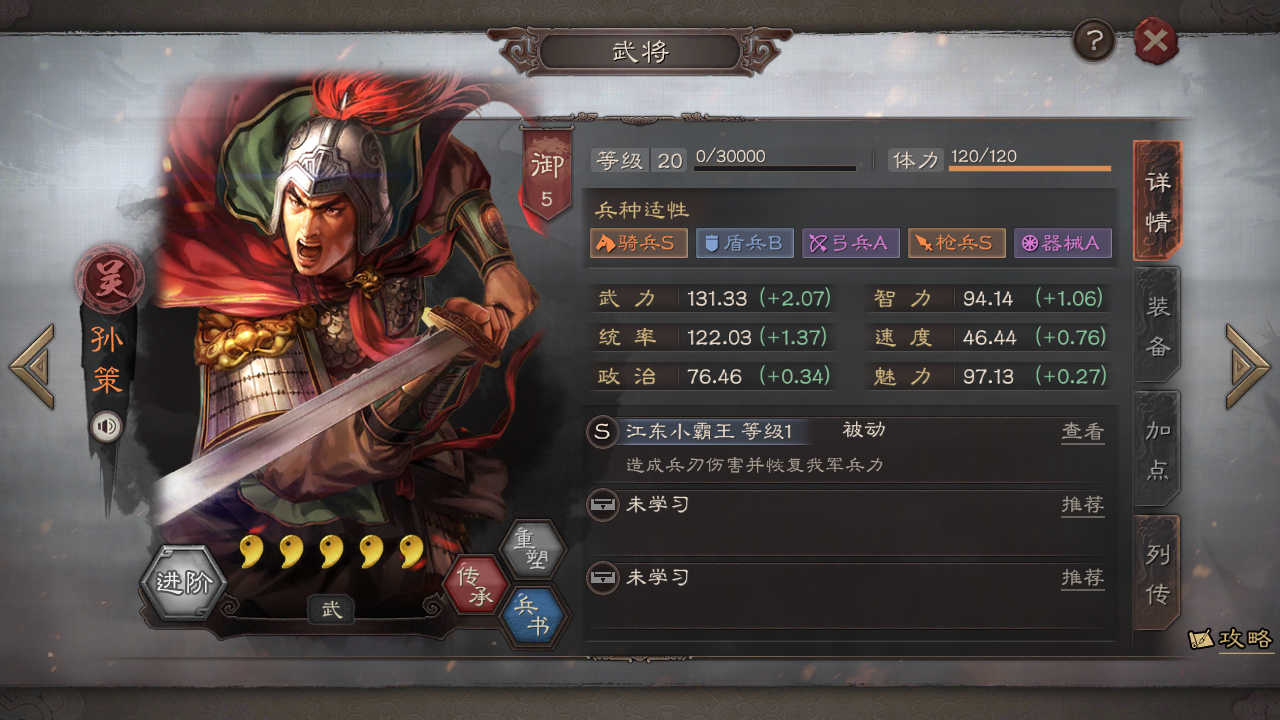This screenshot has width=1280, height=720.
Task: Select the 骑兵S troop aptitude icon
Action: coord(638,243)
